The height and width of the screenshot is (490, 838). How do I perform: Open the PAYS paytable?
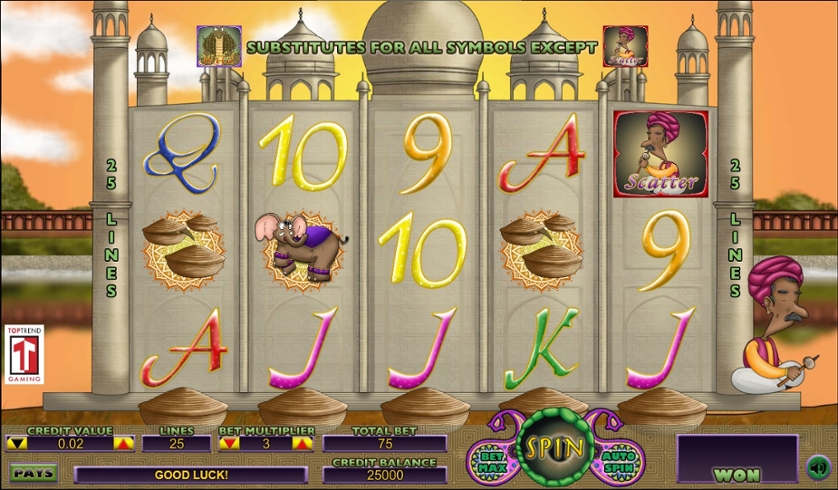click(x=32, y=472)
